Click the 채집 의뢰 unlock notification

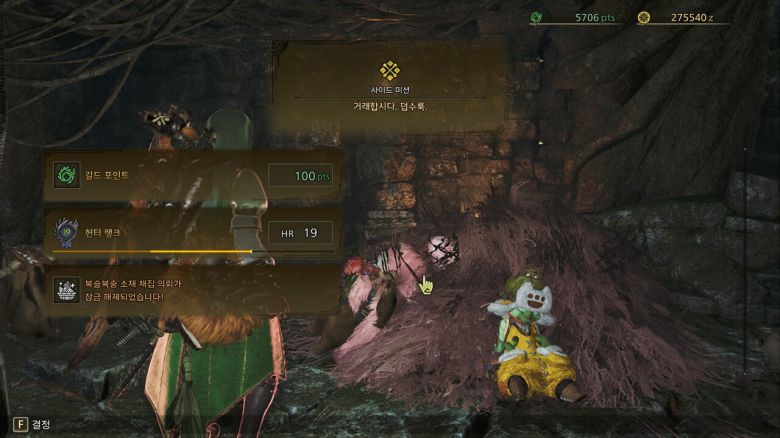pos(193,290)
